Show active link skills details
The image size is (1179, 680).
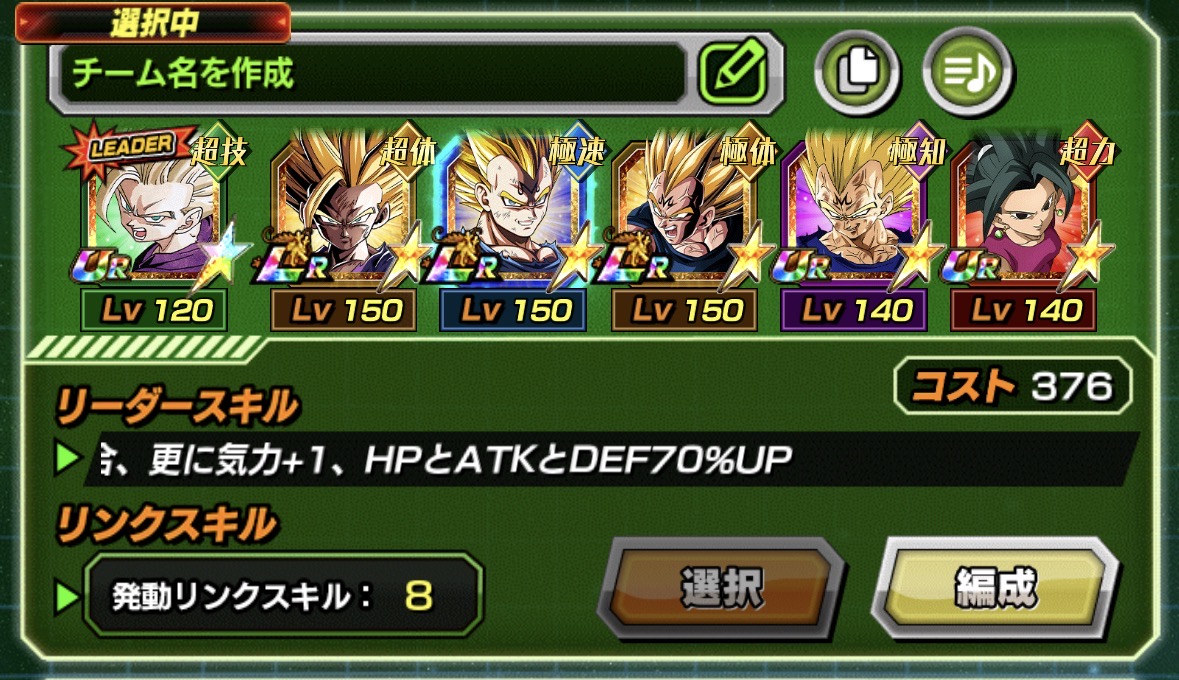pyautogui.click(x=282, y=596)
